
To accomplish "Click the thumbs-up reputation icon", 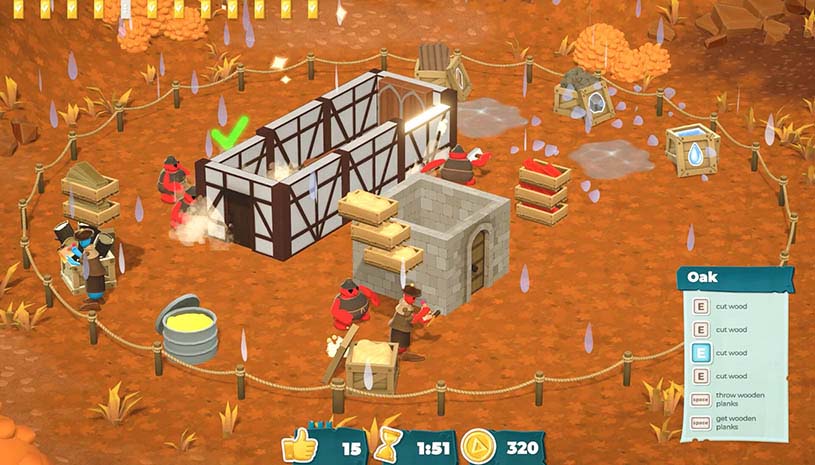I will pyautogui.click(x=299, y=445).
